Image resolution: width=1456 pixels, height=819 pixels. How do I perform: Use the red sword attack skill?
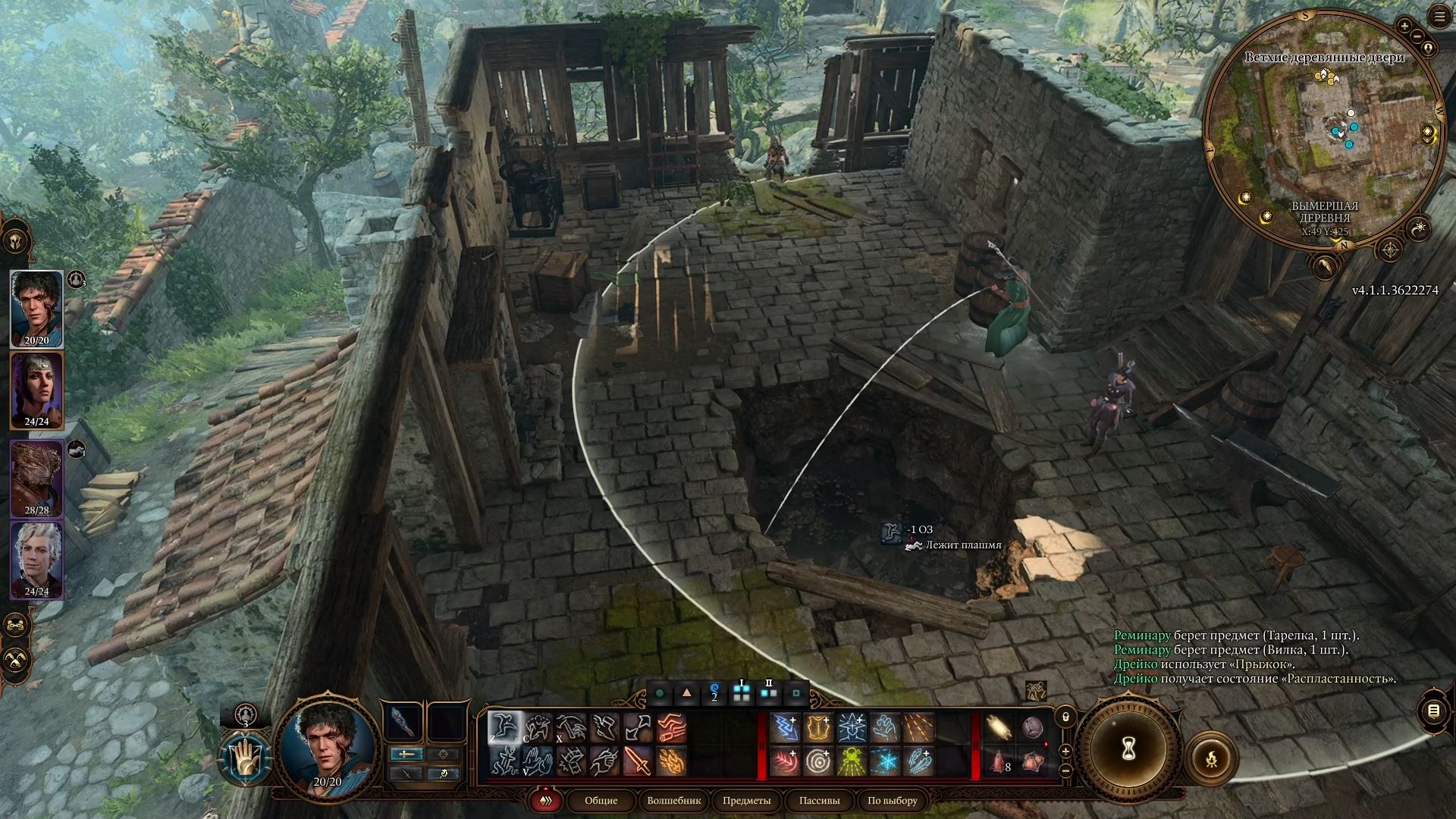(638, 761)
